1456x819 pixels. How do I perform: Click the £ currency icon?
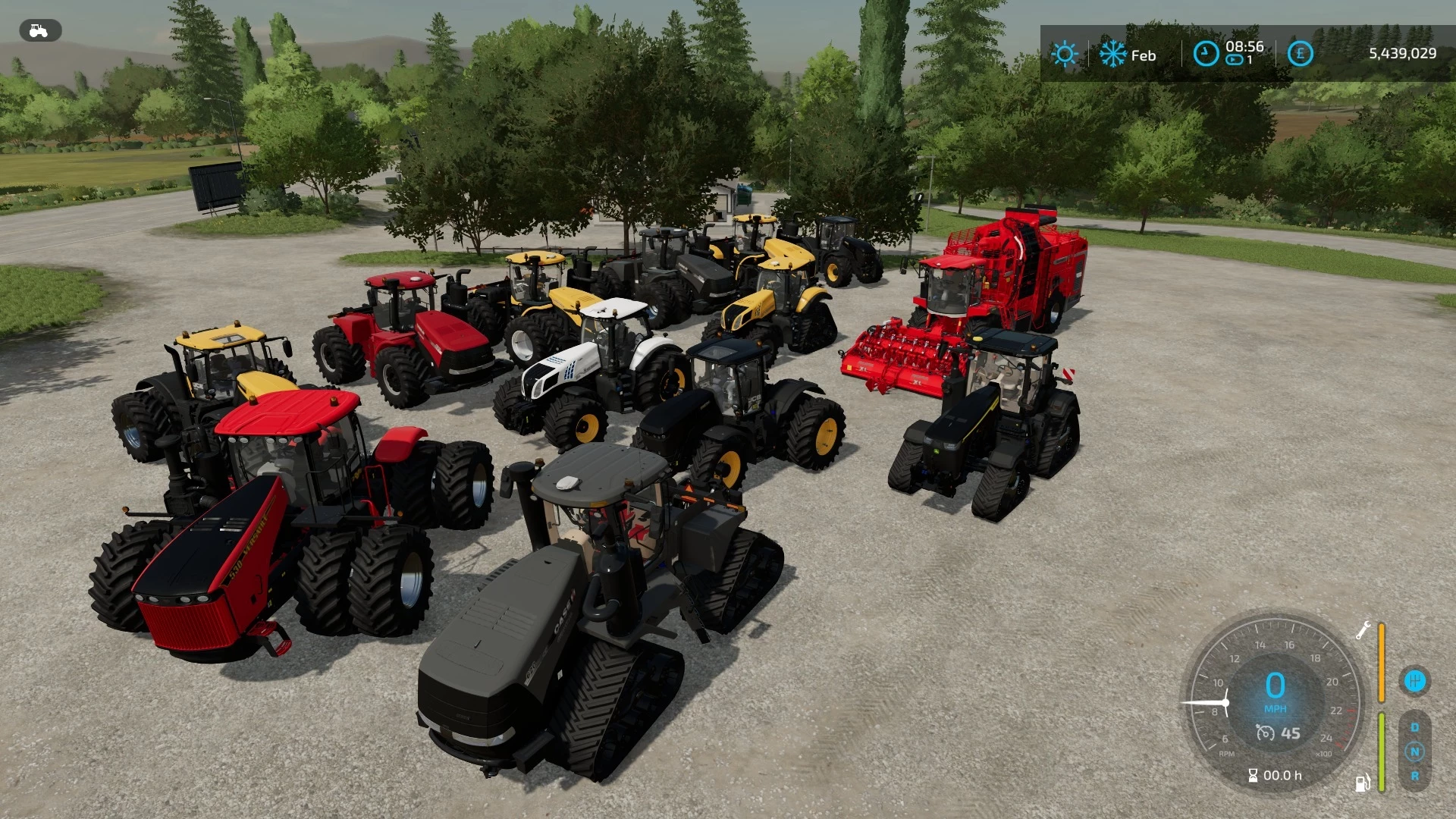pos(1299,54)
